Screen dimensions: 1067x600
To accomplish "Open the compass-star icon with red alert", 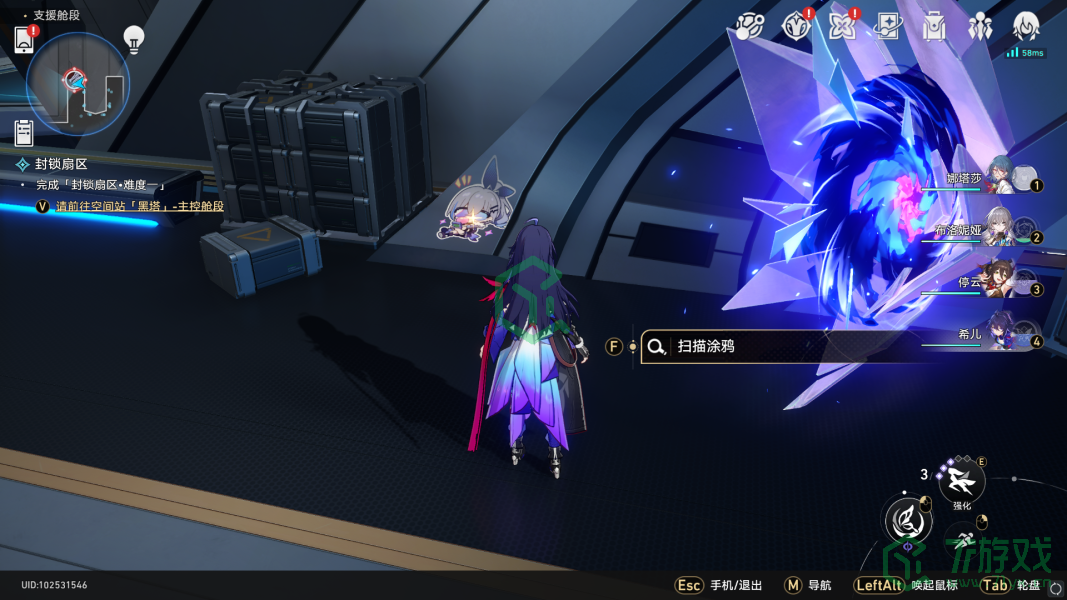I will pos(797,26).
